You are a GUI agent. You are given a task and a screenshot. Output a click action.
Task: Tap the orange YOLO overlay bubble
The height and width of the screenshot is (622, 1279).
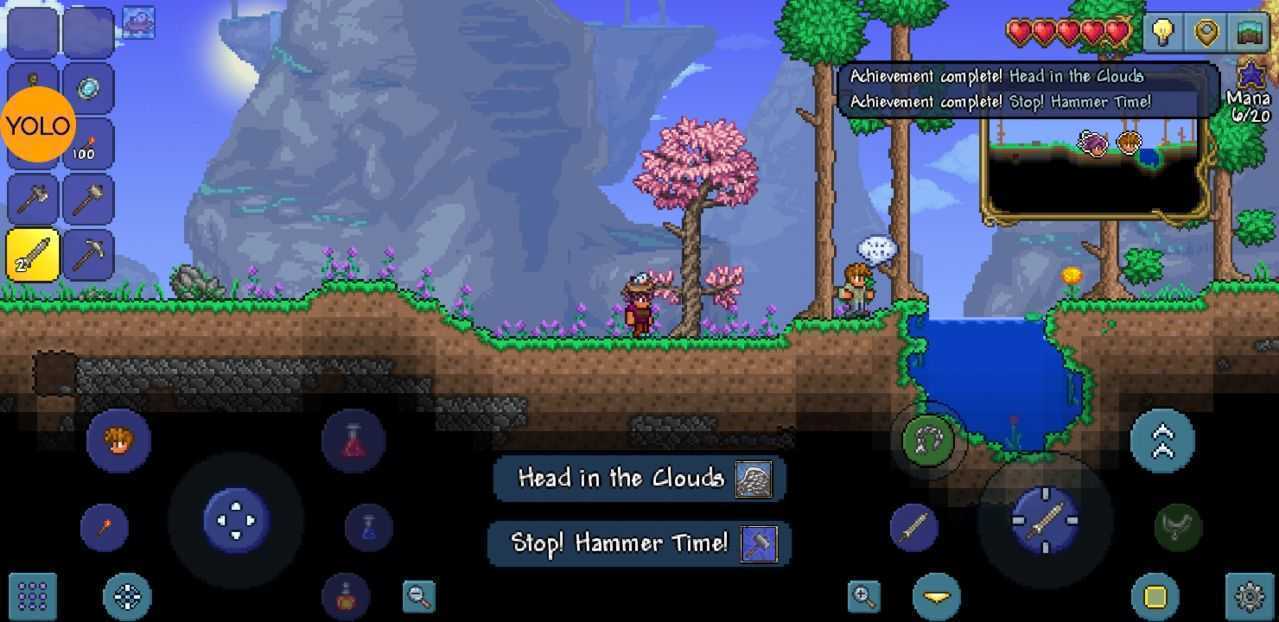(x=38, y=125)
